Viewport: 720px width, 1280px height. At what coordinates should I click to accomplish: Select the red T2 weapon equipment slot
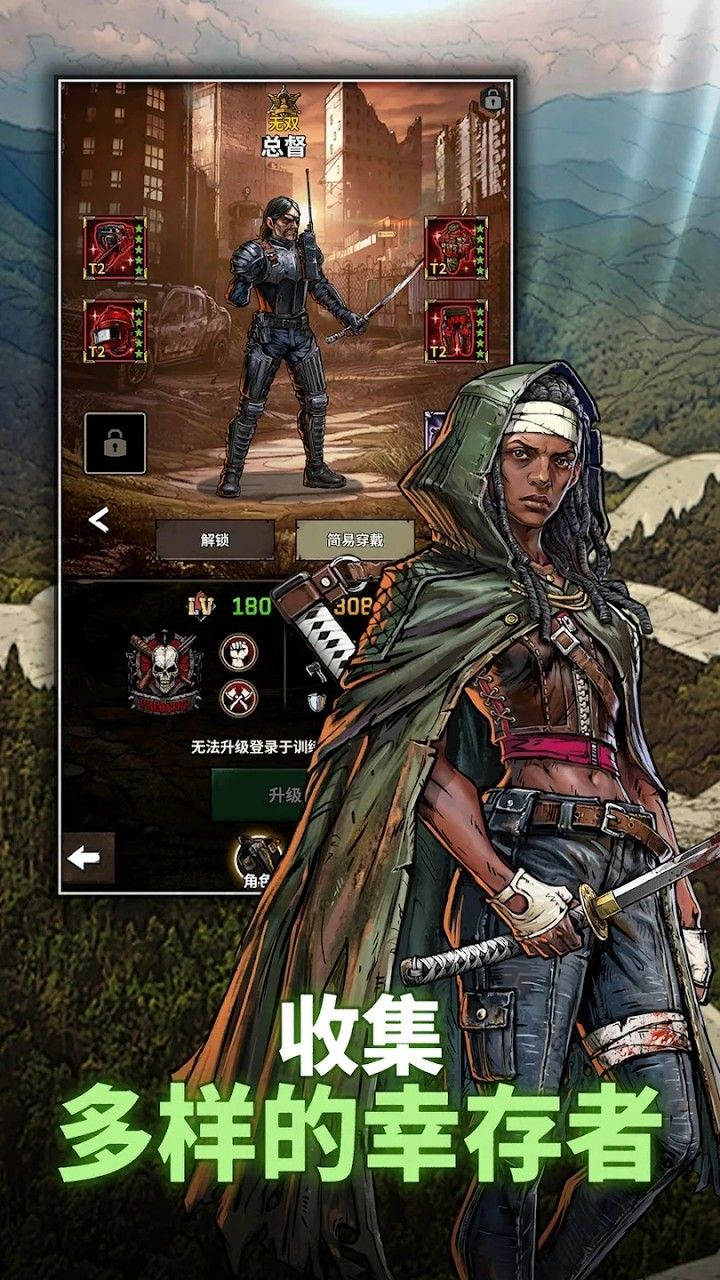(x=115, y=247)
